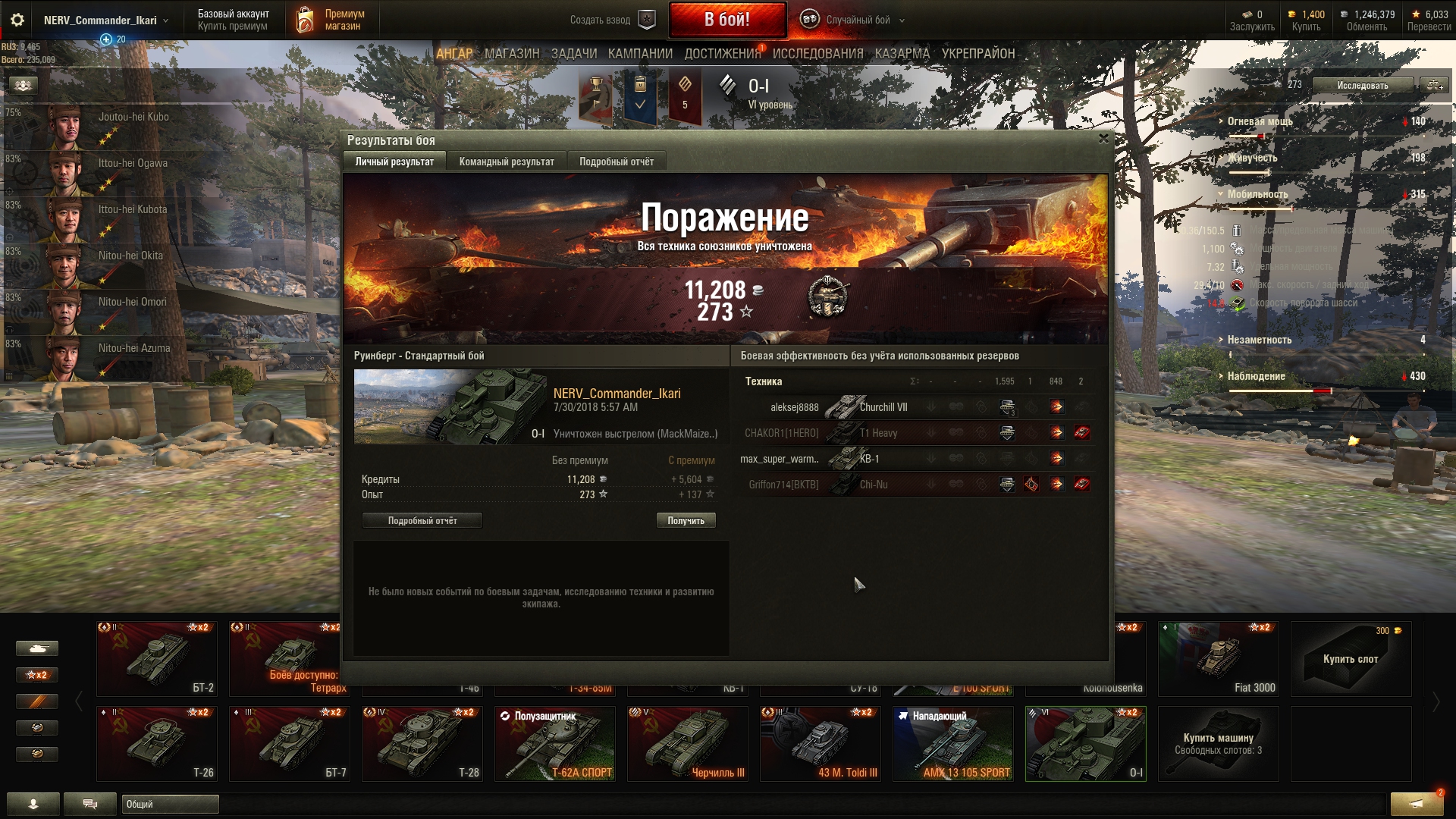Select the Т-28 tank in carousel

[422, 744]
